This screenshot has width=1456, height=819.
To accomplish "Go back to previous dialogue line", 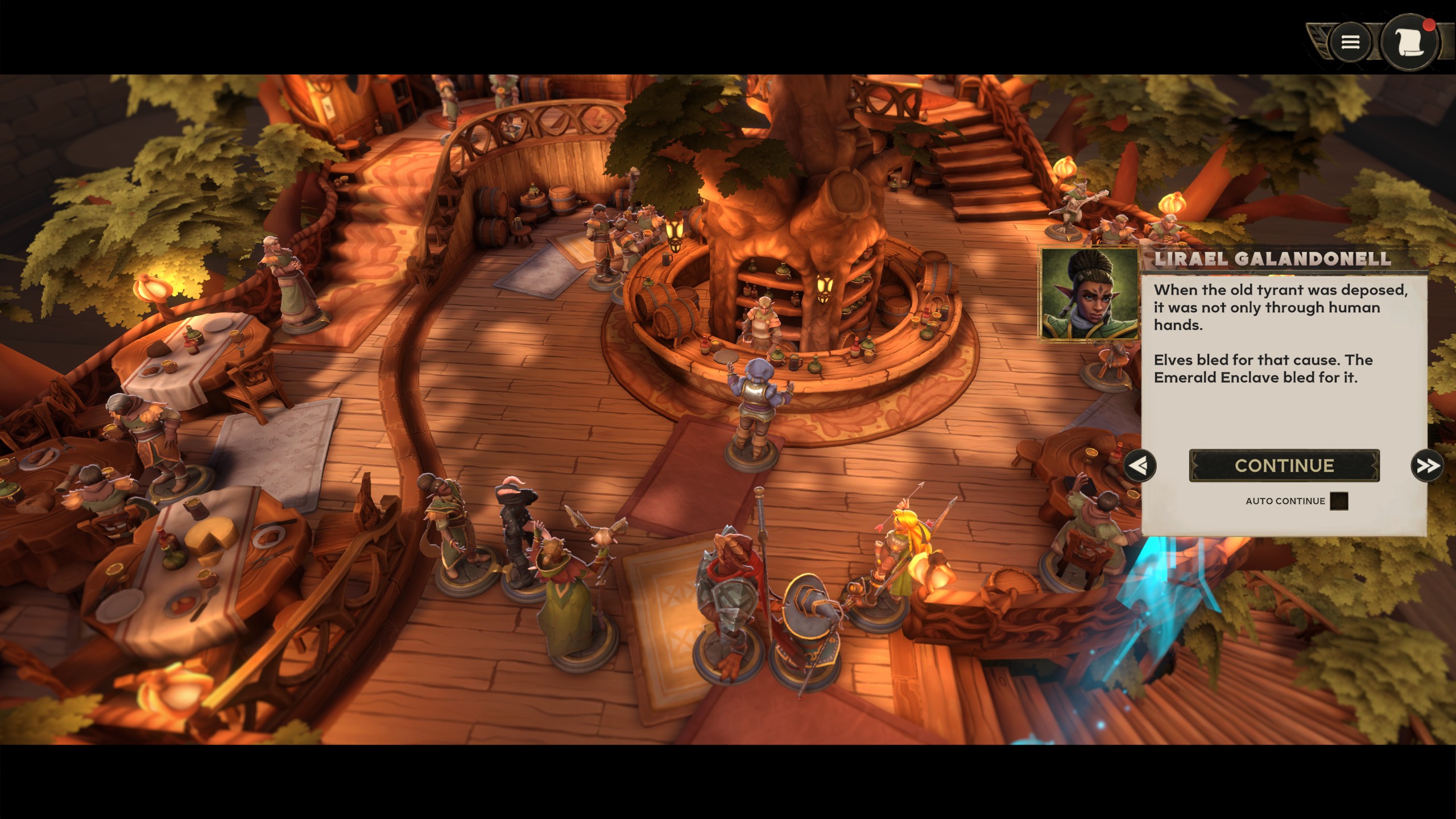I will click(1140, 466).
